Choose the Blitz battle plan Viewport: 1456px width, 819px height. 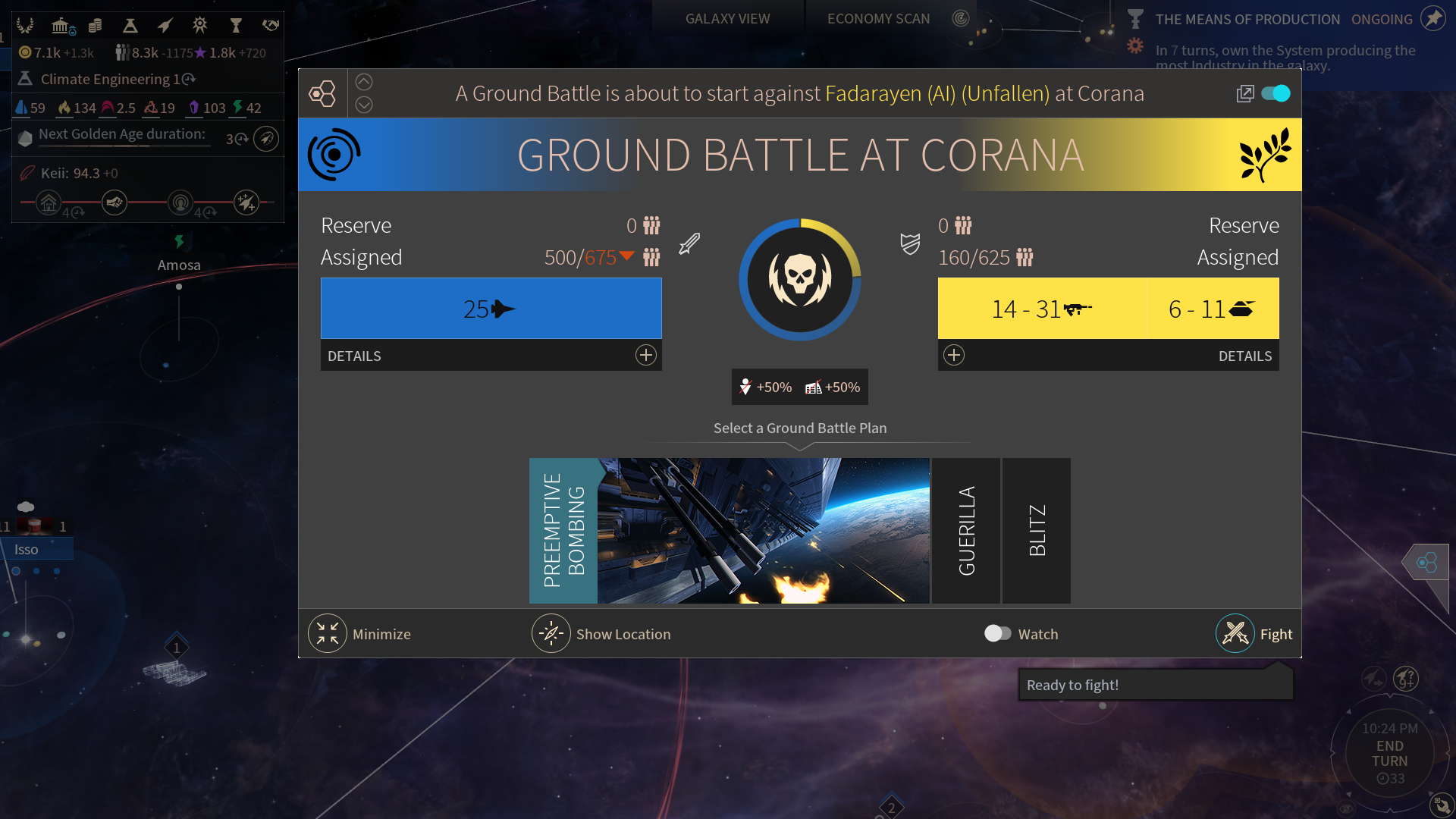click(1037, 531)
